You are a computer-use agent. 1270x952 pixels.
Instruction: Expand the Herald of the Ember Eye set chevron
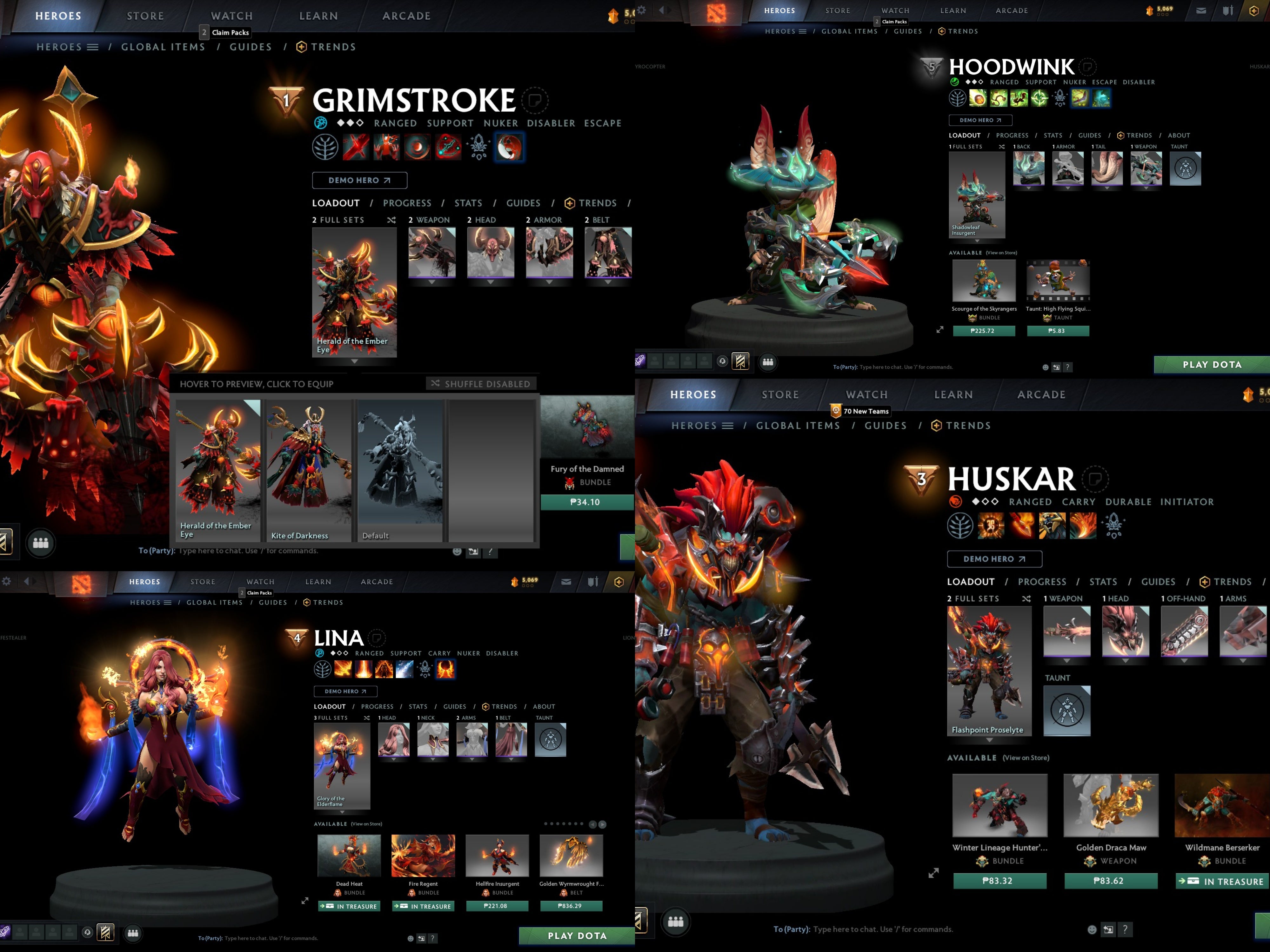(x=354, y=361)
